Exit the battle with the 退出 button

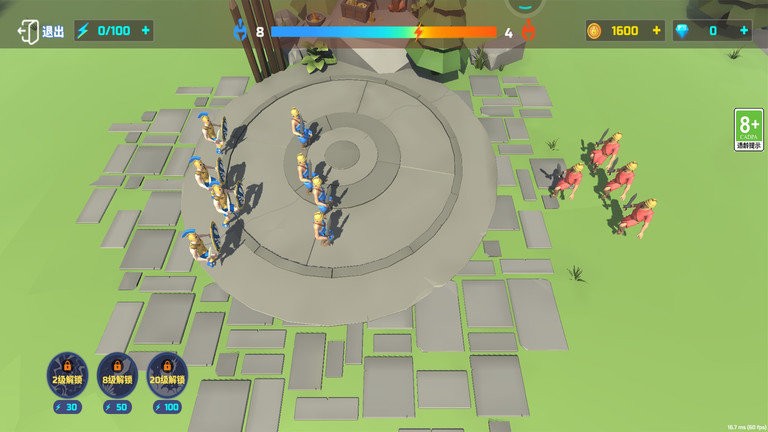[40, 31]
